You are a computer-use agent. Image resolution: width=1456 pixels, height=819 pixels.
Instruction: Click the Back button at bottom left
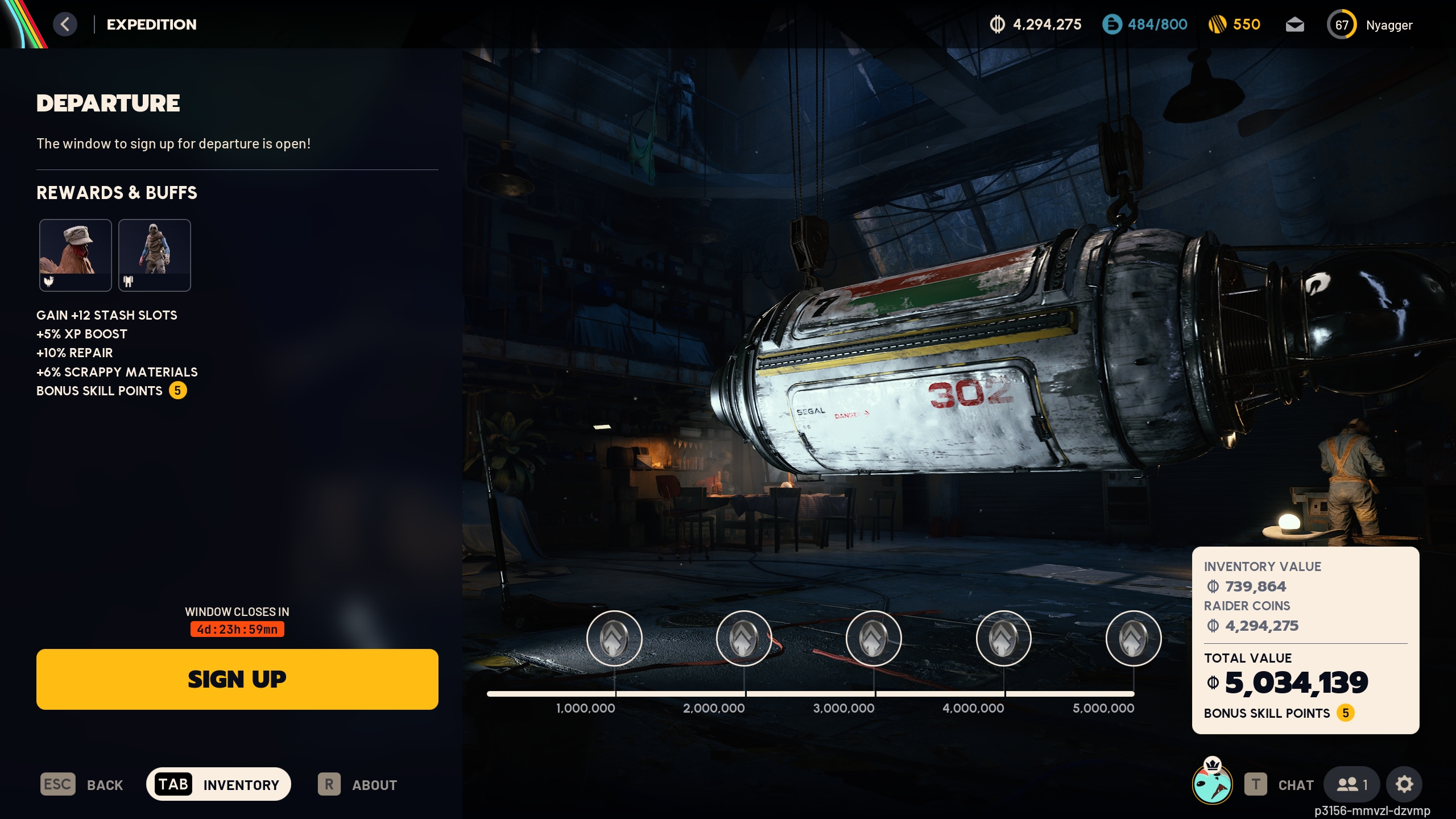pos(82,784)
